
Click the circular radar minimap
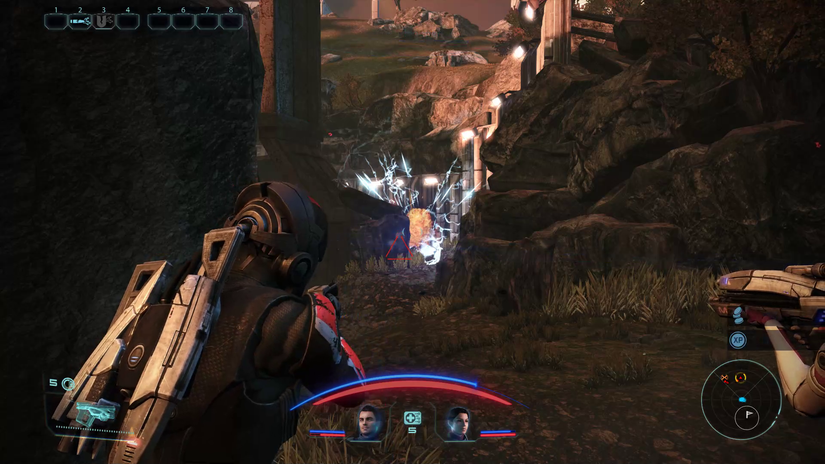741,399
